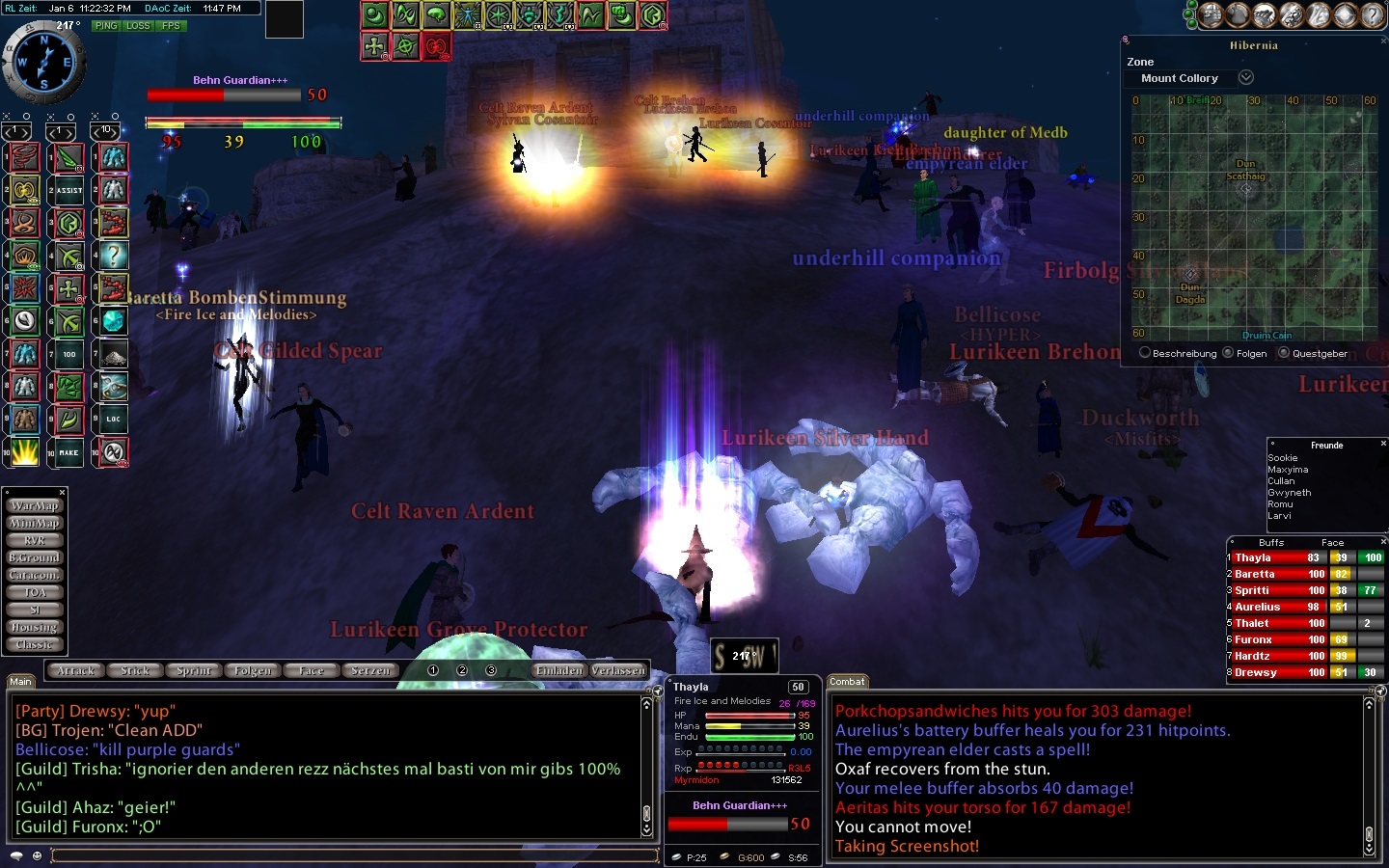
Task: Select the Beschreibung map option
Action: (x=1145, y=353)
